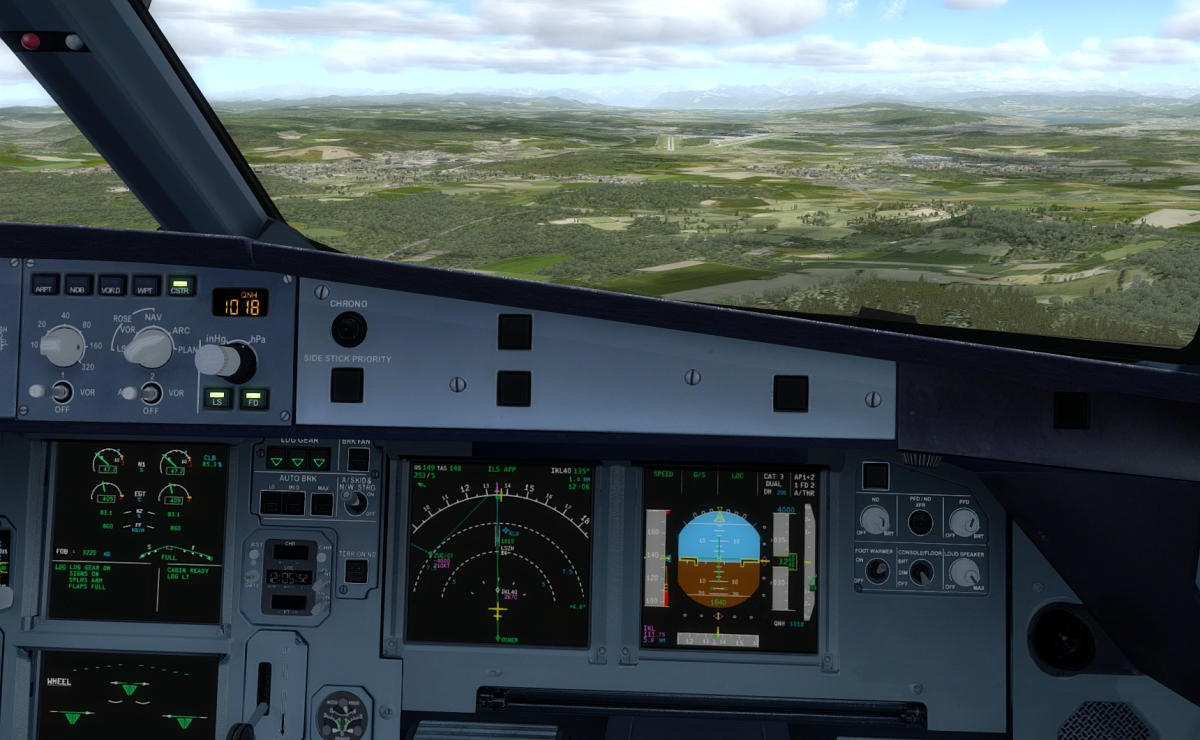Flip the A/SKID & N/W STRG switch
This screenshot has width=1200, height=740.
click(355, 503)
